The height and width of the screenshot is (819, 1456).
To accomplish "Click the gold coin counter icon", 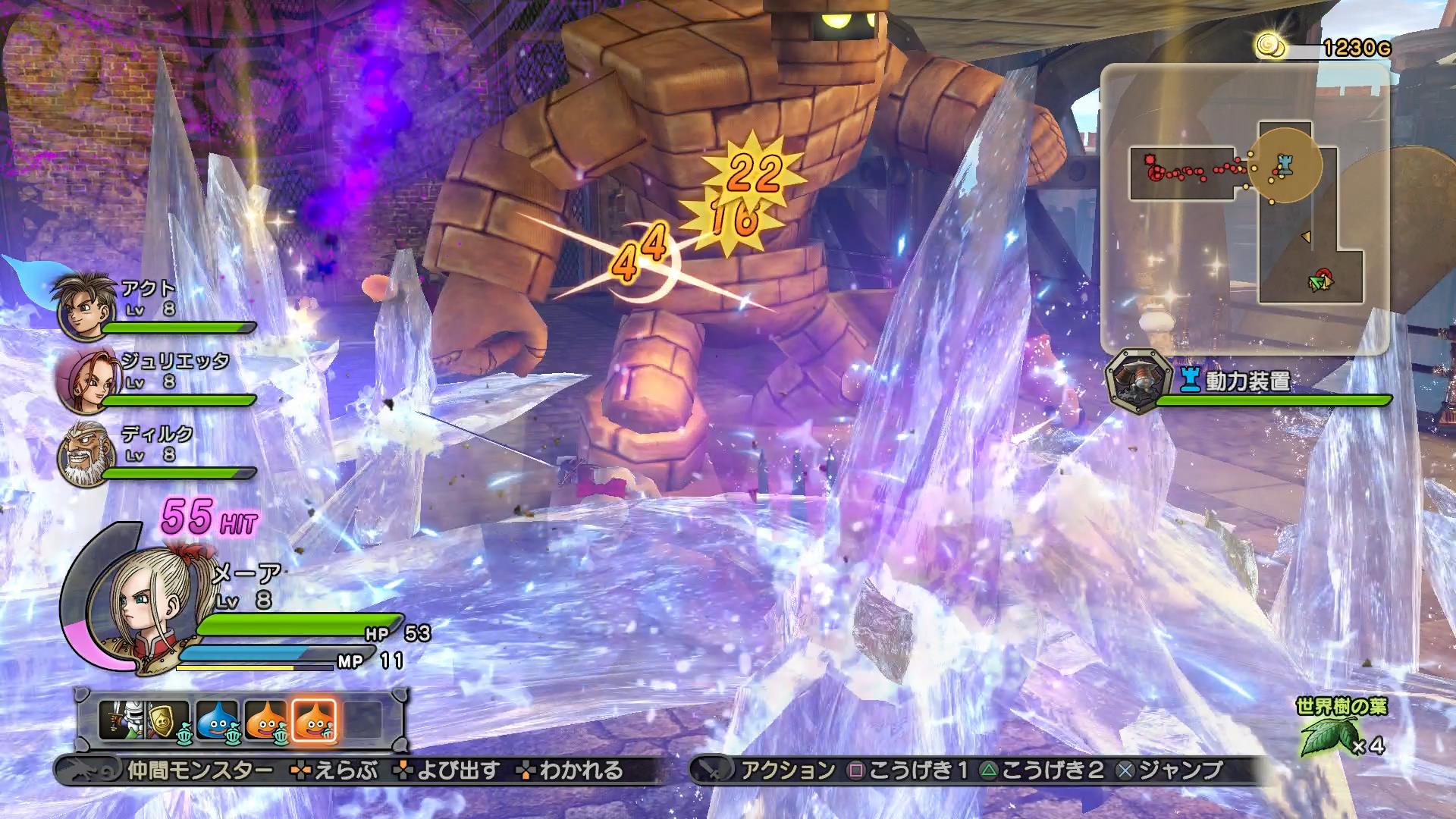I will (x=1270, y=47).
